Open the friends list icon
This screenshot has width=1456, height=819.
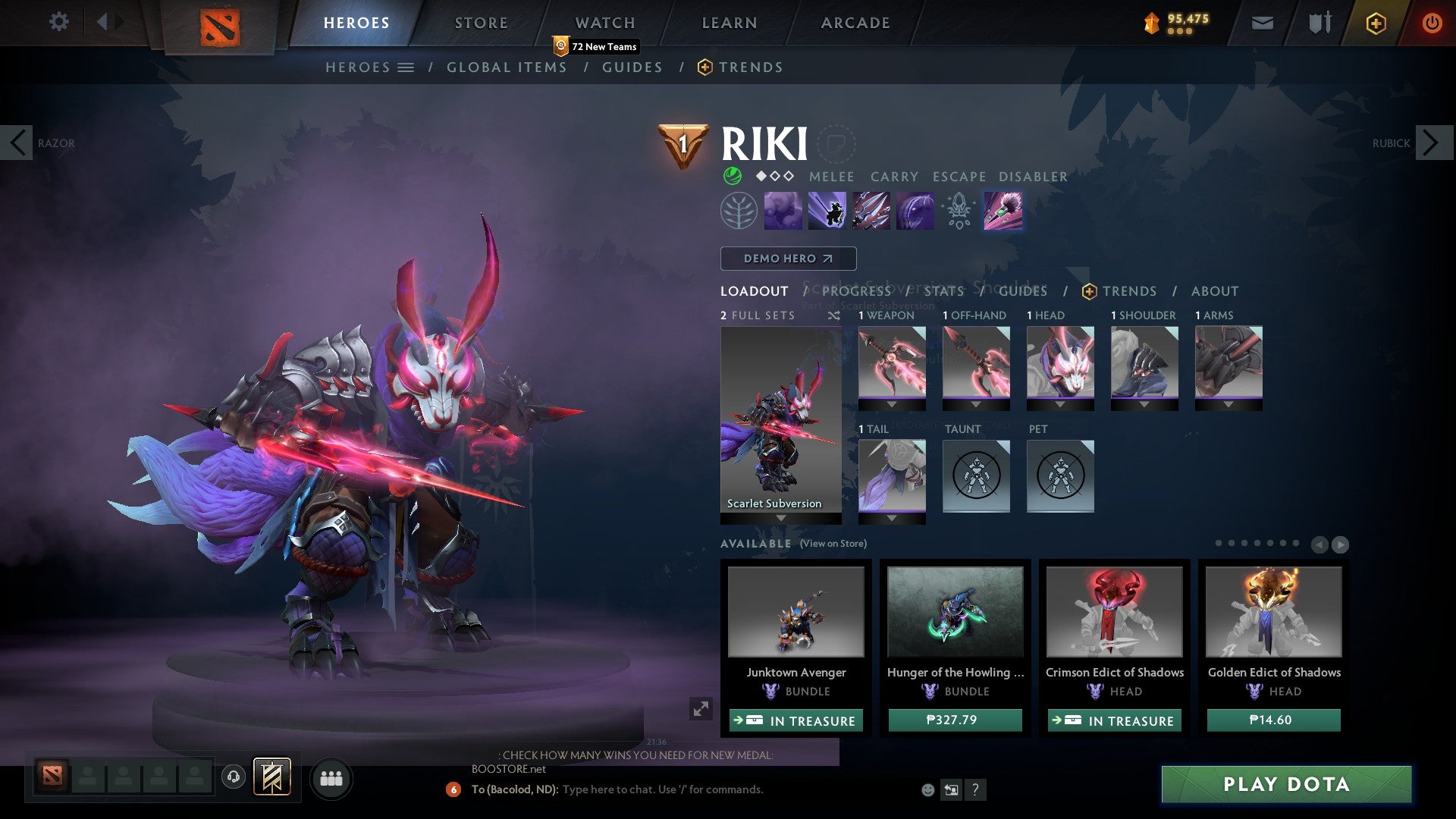[x=331, y=778]
